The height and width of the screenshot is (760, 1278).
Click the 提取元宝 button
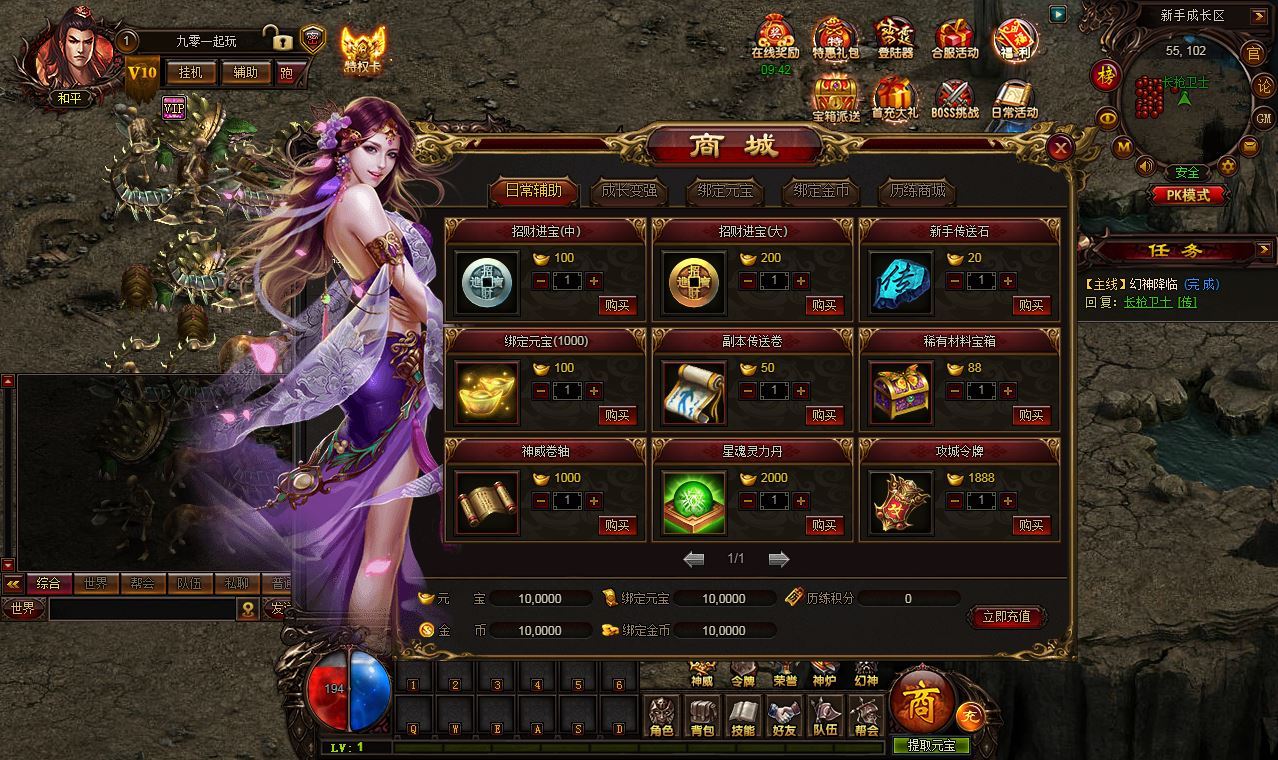pos(931,745)
